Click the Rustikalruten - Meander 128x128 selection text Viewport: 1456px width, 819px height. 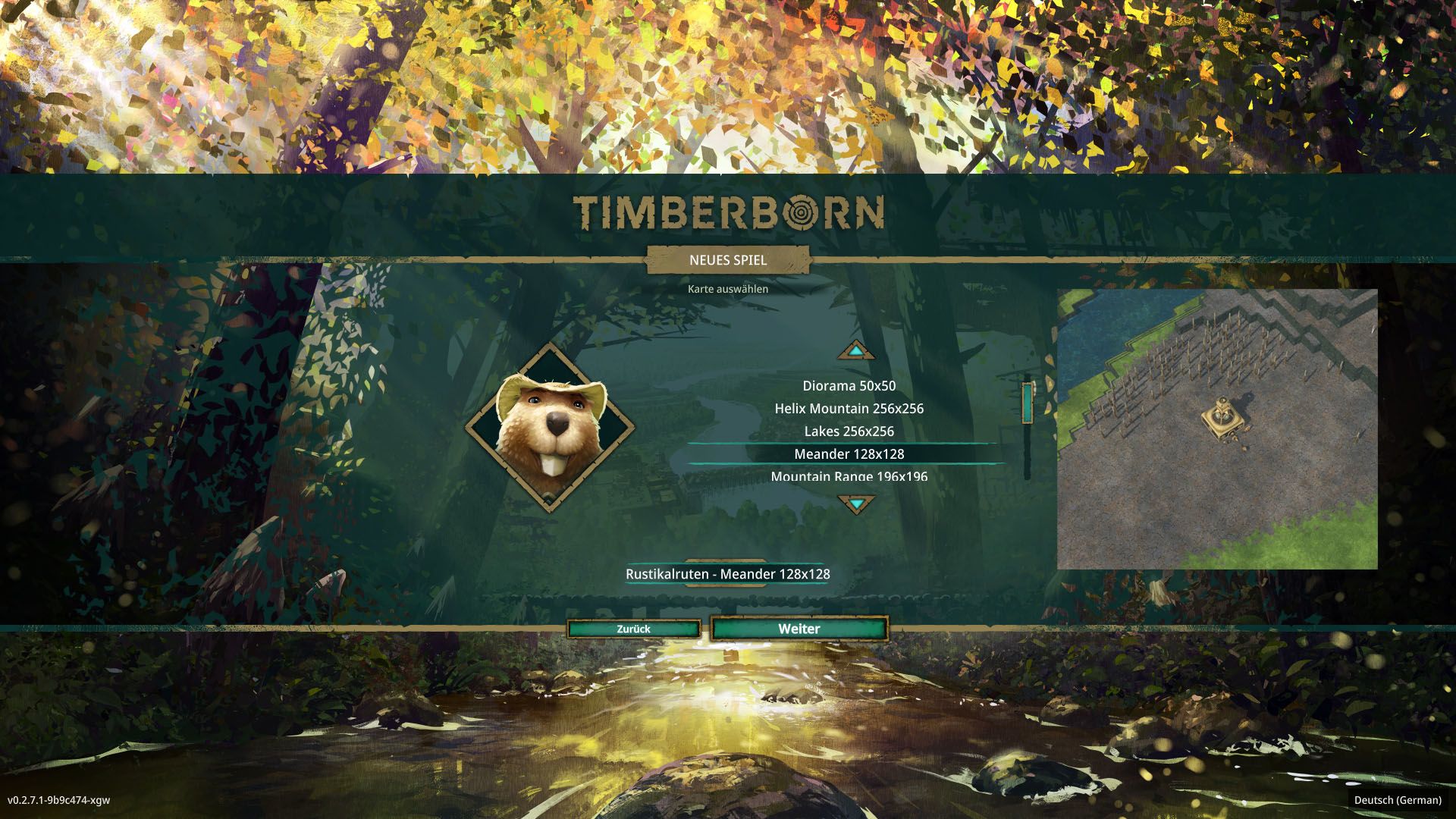[727, 575]
